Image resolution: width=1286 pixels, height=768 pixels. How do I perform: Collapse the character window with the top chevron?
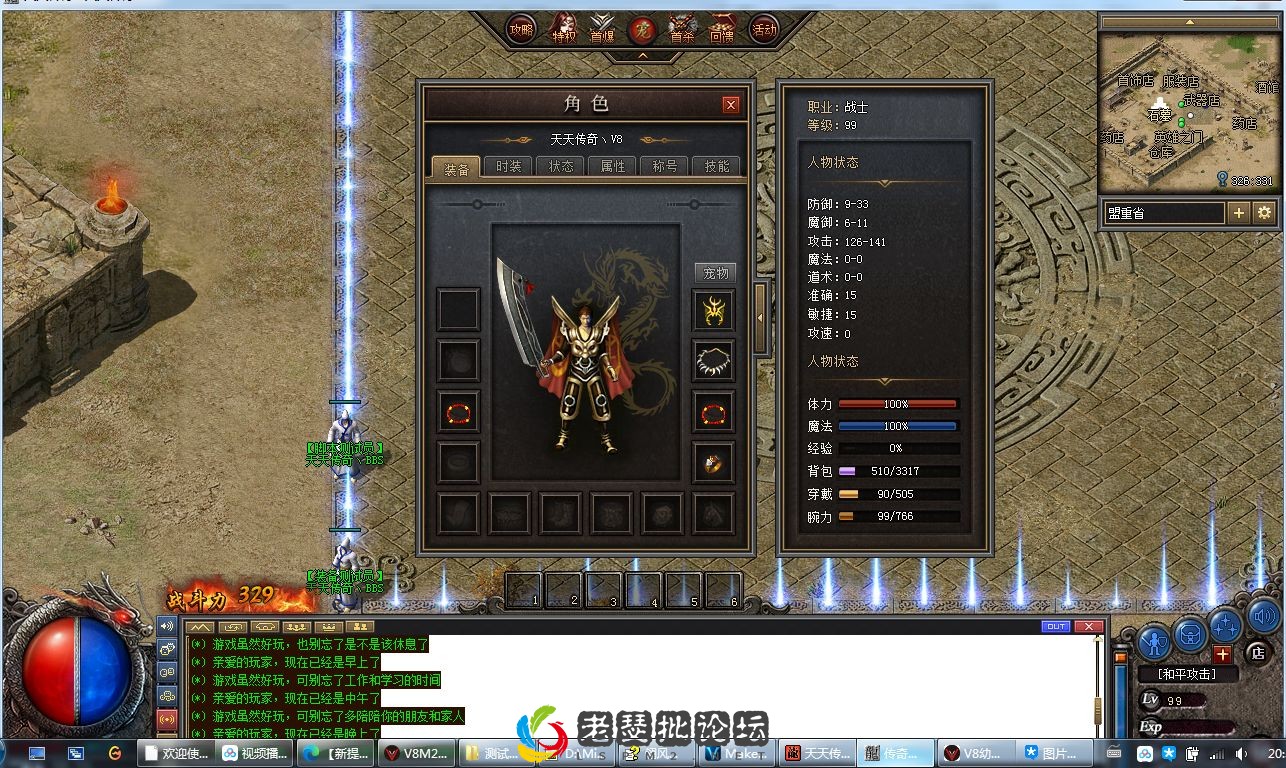[x=641, y=54]
